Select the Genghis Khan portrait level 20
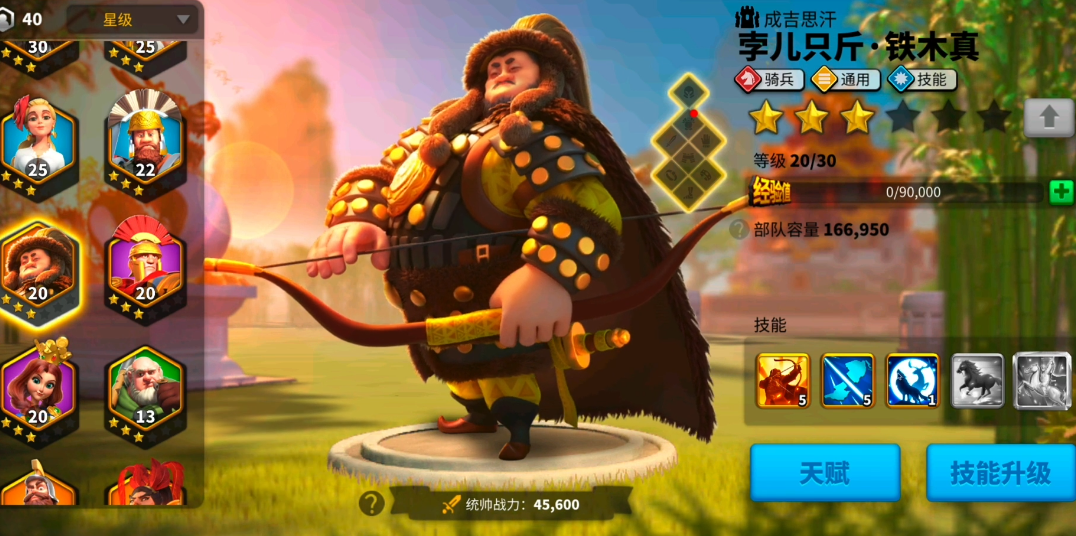The image size is (1076, 536). tap(39, 265)
